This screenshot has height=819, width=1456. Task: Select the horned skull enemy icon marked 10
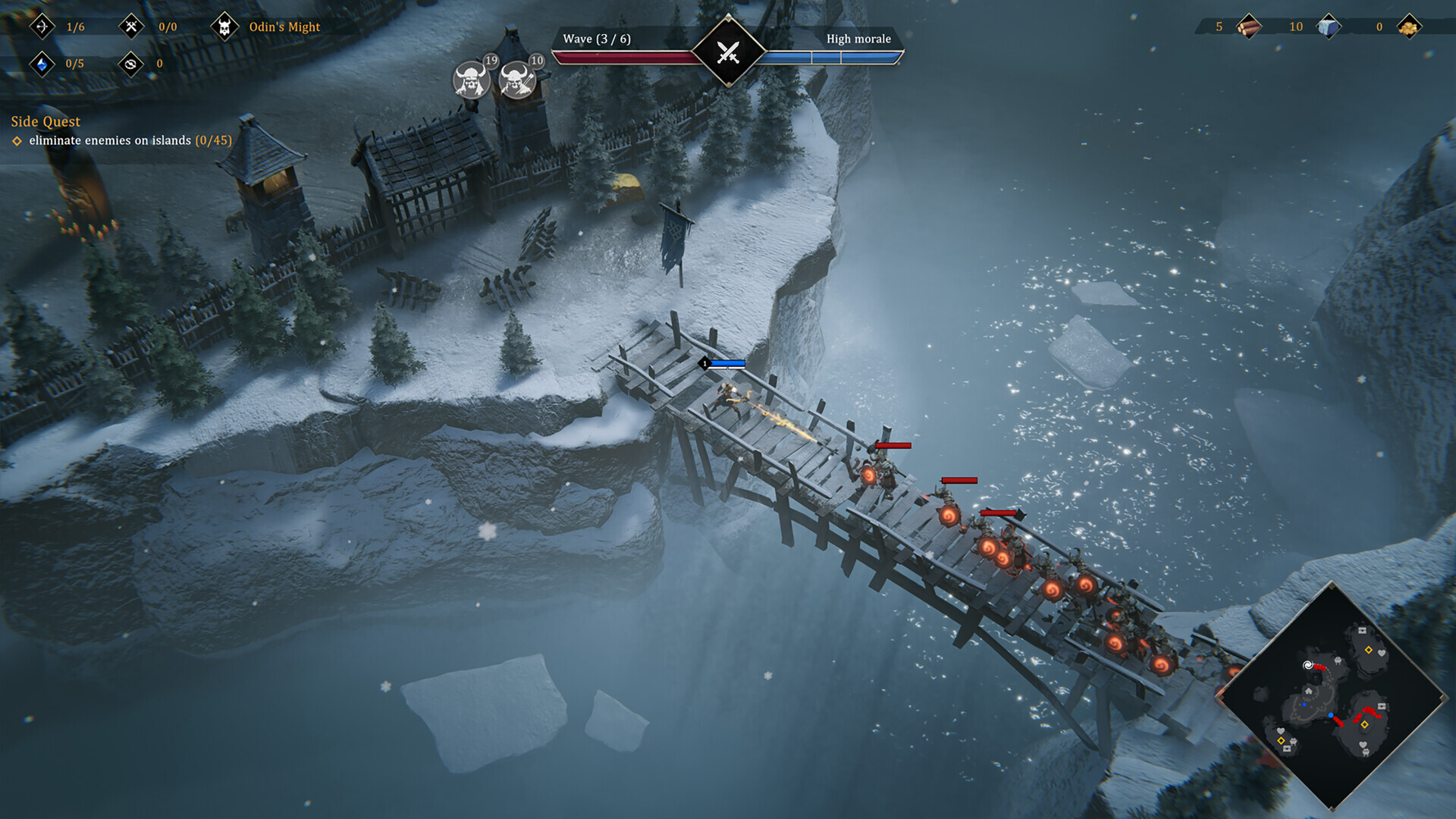(517, 79)
